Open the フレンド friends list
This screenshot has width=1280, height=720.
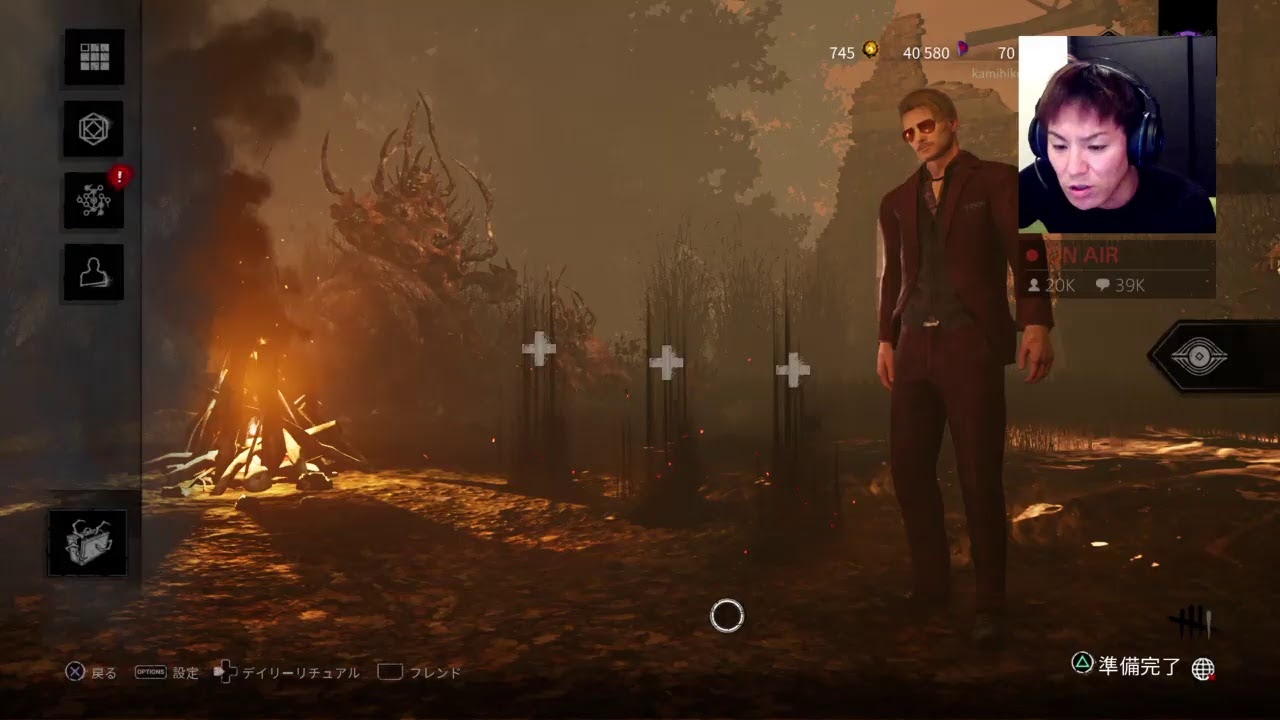421,673
